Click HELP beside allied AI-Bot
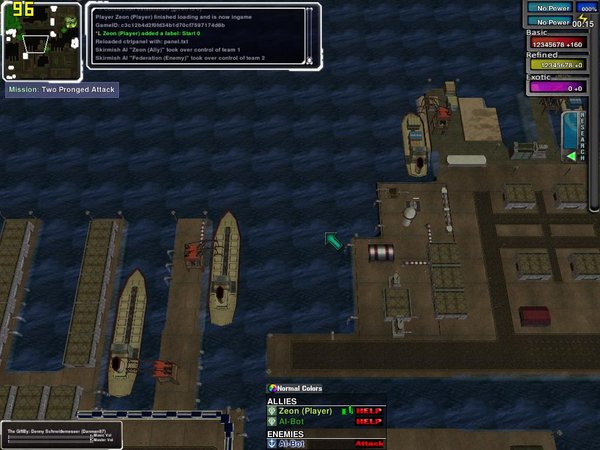Viewport: 600px width, 450px height. click(x=369, y=421)
